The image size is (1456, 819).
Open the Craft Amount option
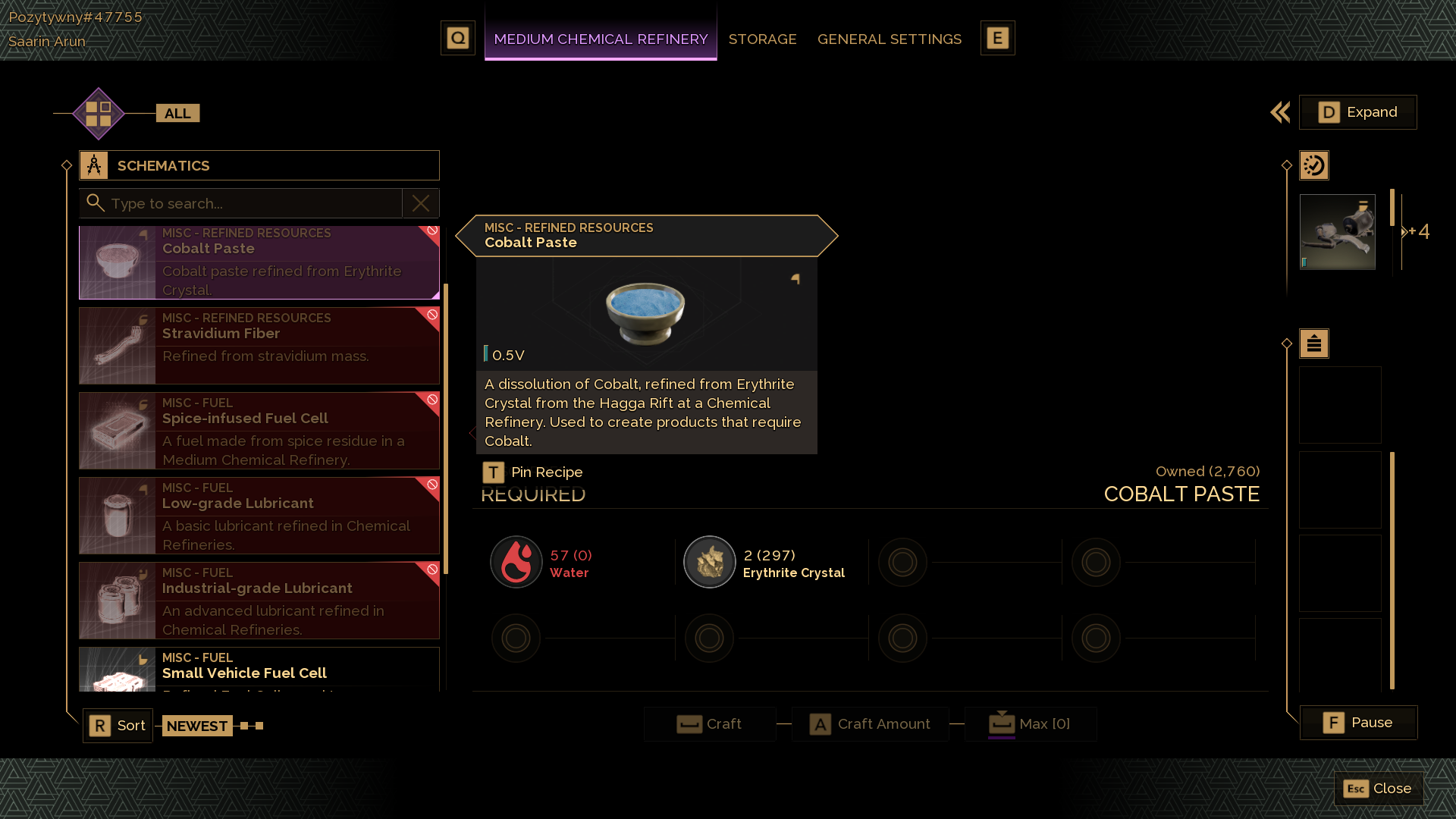[870, 724]
